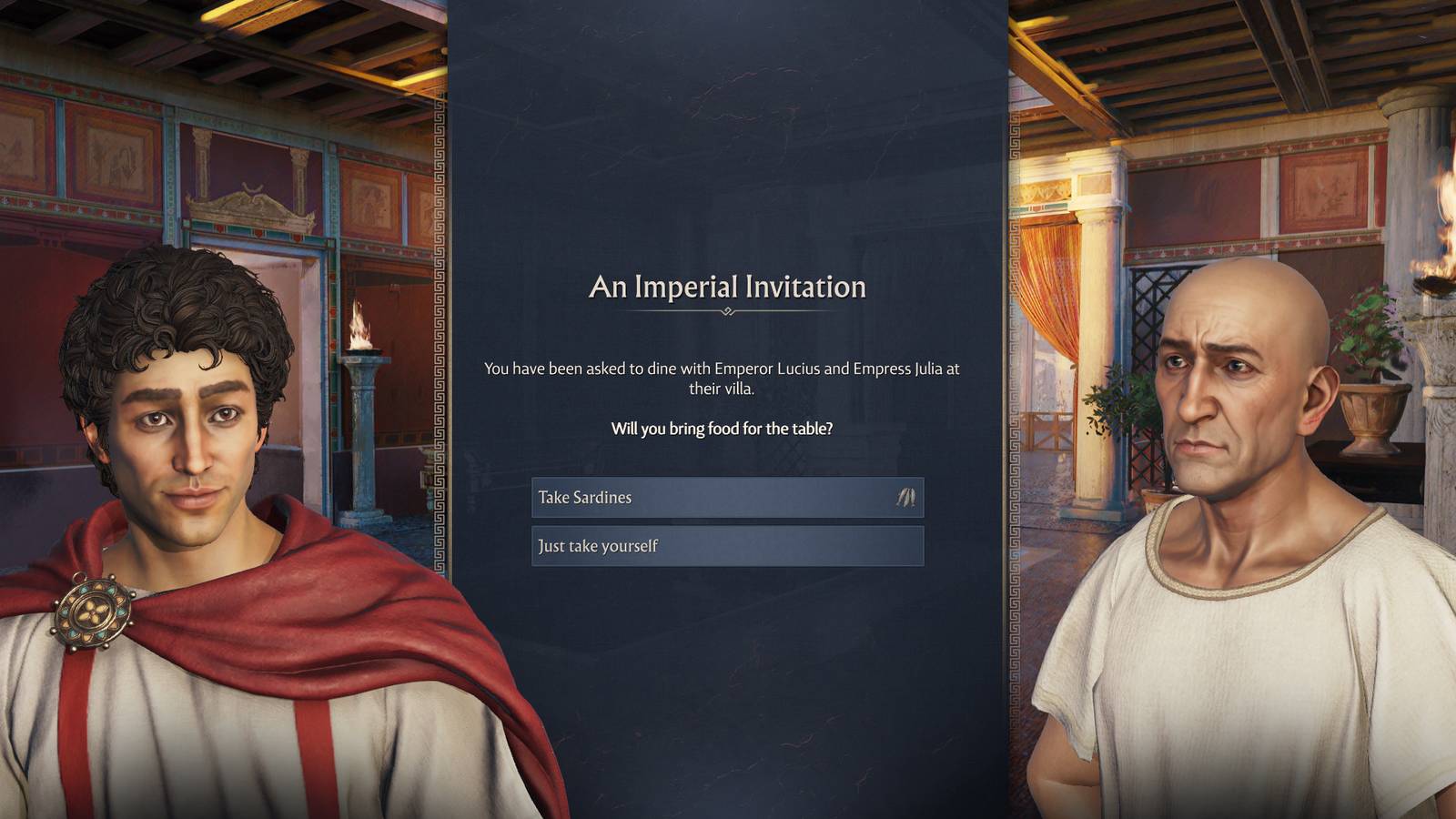
Task: Click the sardines icon on the first option
Action: point(905,498)
